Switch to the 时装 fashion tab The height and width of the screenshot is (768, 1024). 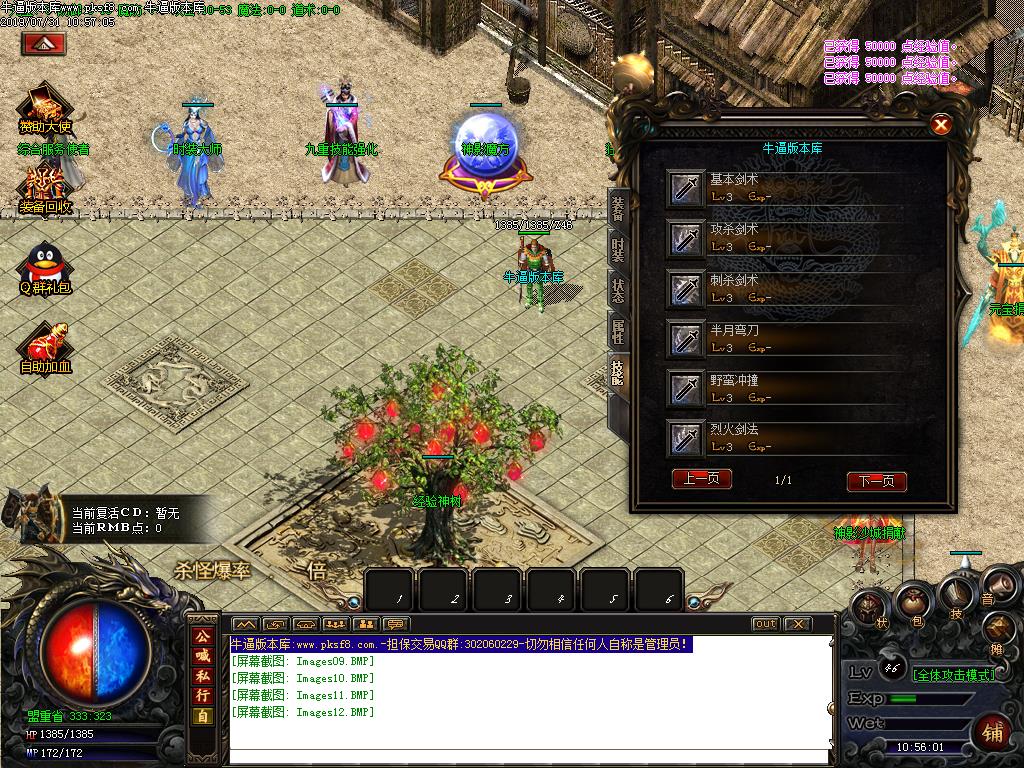click(618, 250)
